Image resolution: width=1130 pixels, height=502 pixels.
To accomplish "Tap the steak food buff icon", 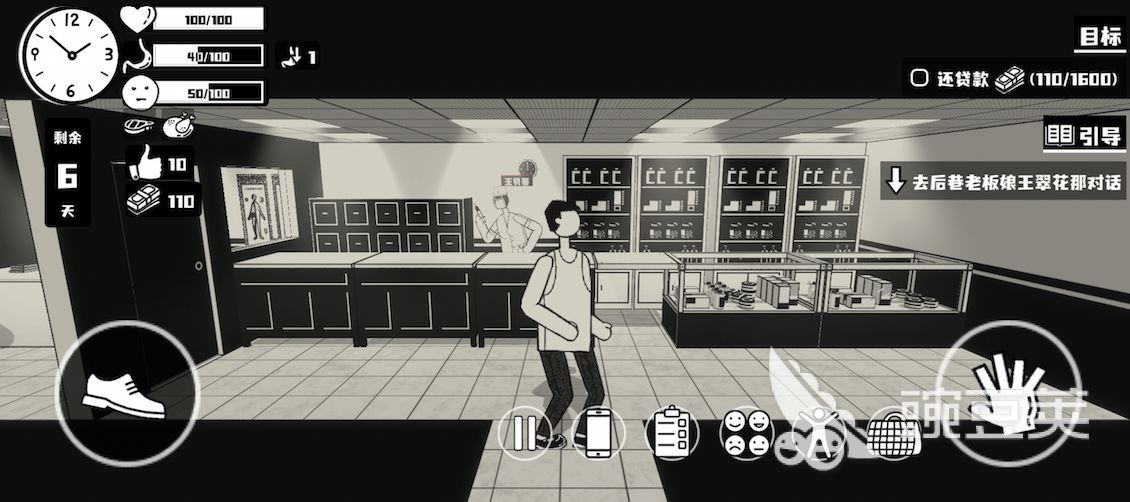I will point(139,126).
